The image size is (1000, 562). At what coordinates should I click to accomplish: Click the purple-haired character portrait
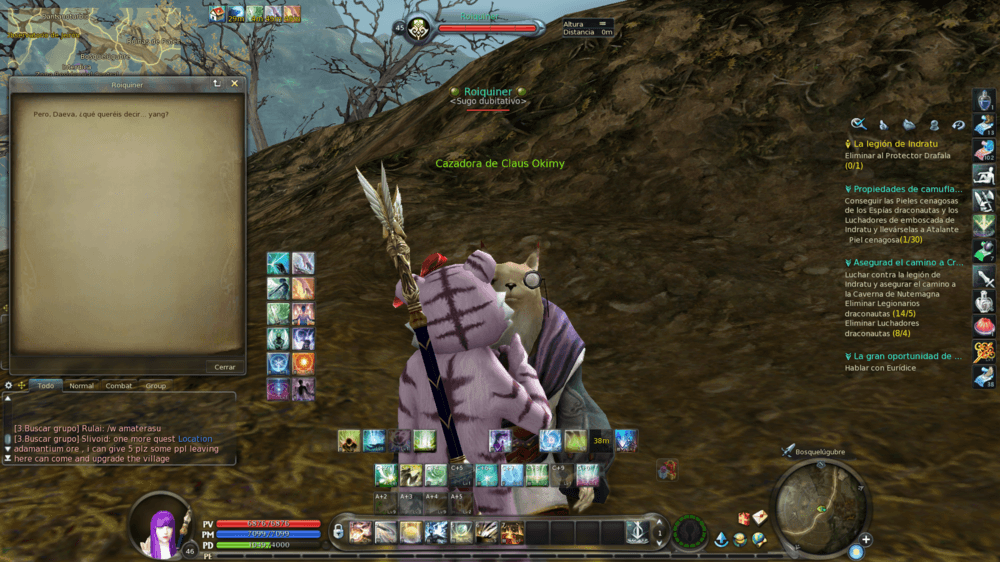click(x=159, y=524)
